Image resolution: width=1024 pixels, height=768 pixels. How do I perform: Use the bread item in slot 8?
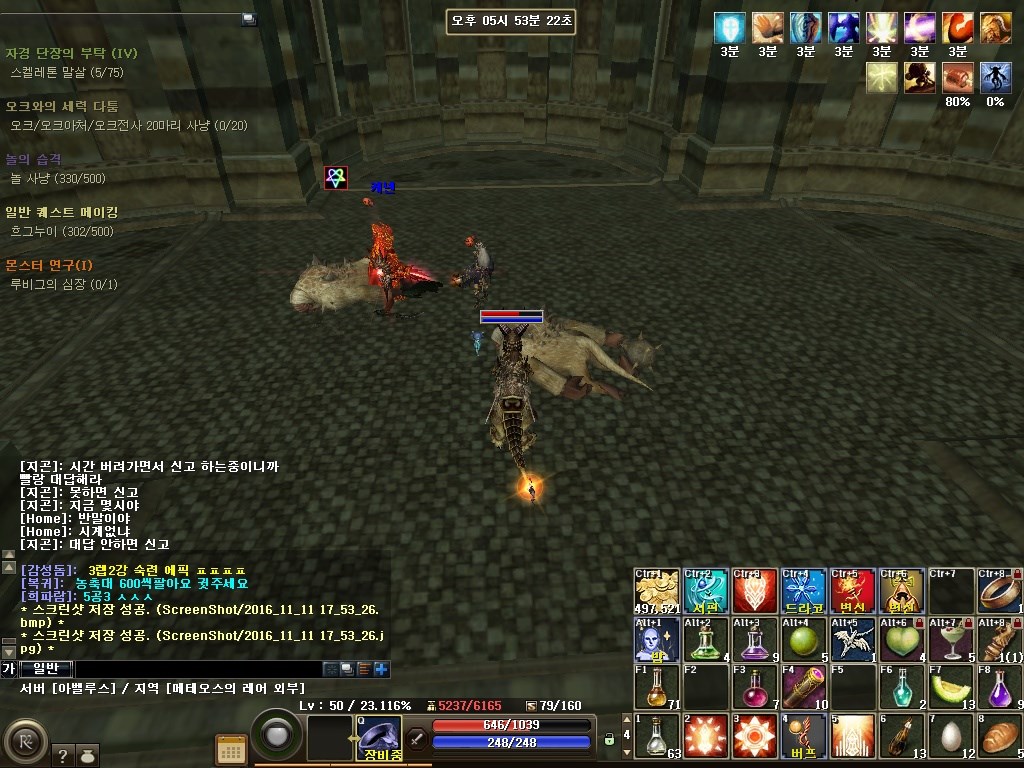point(1000,736)
